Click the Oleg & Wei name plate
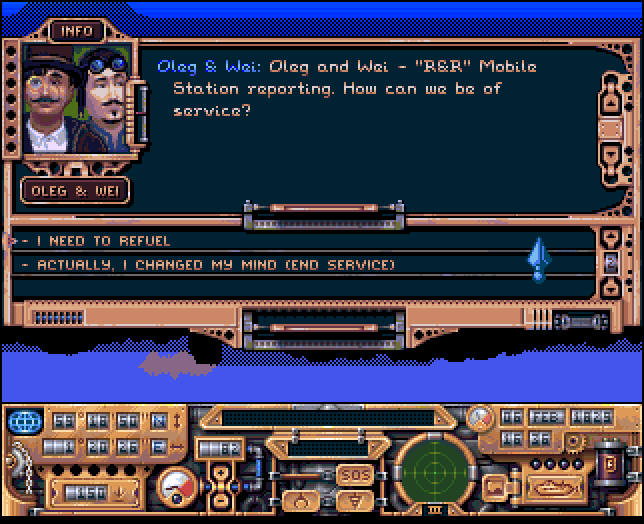 click(x=75, y=189)
